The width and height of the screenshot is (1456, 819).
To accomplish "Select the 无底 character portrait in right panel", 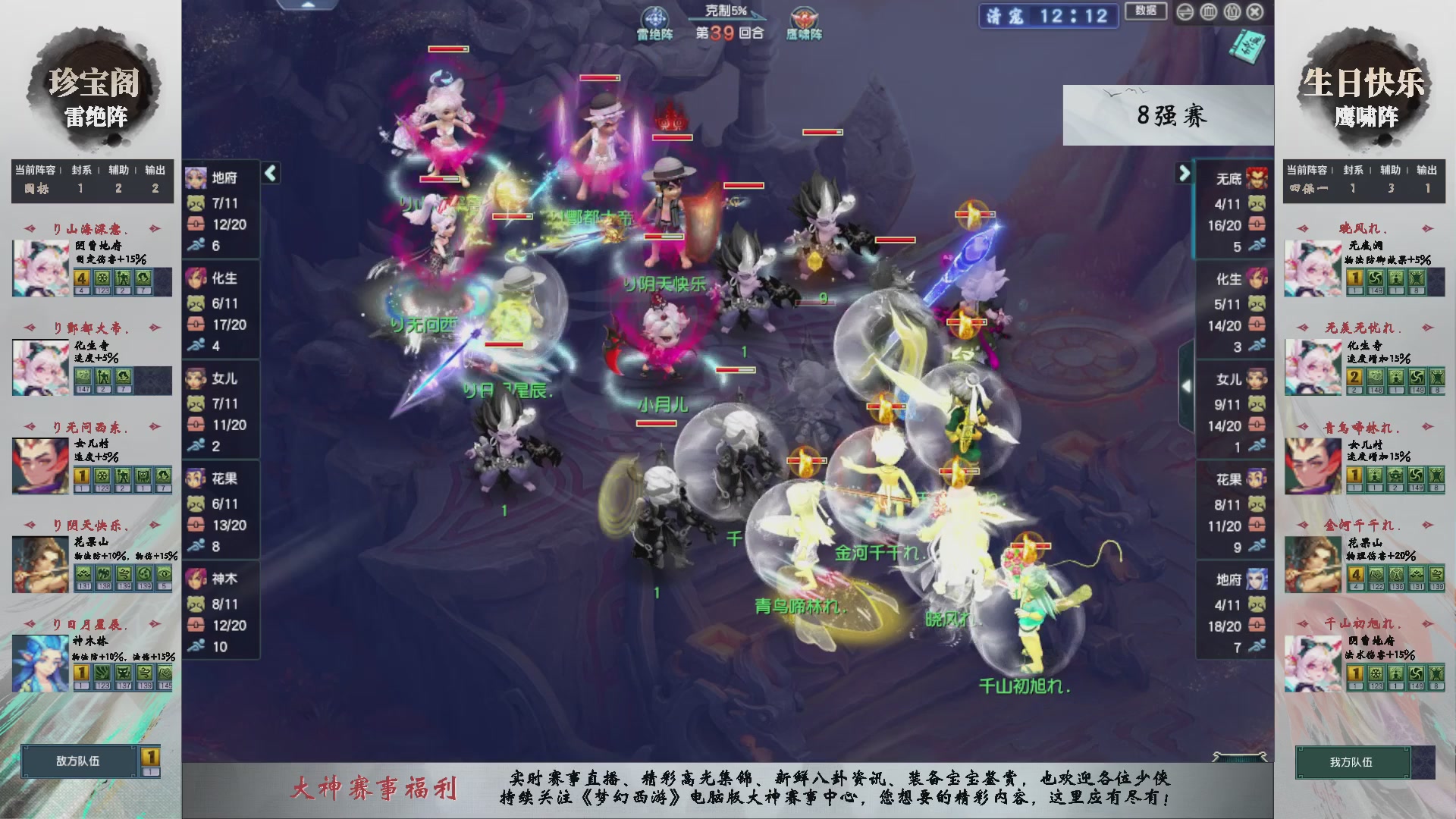I will tap(1255, 177).
